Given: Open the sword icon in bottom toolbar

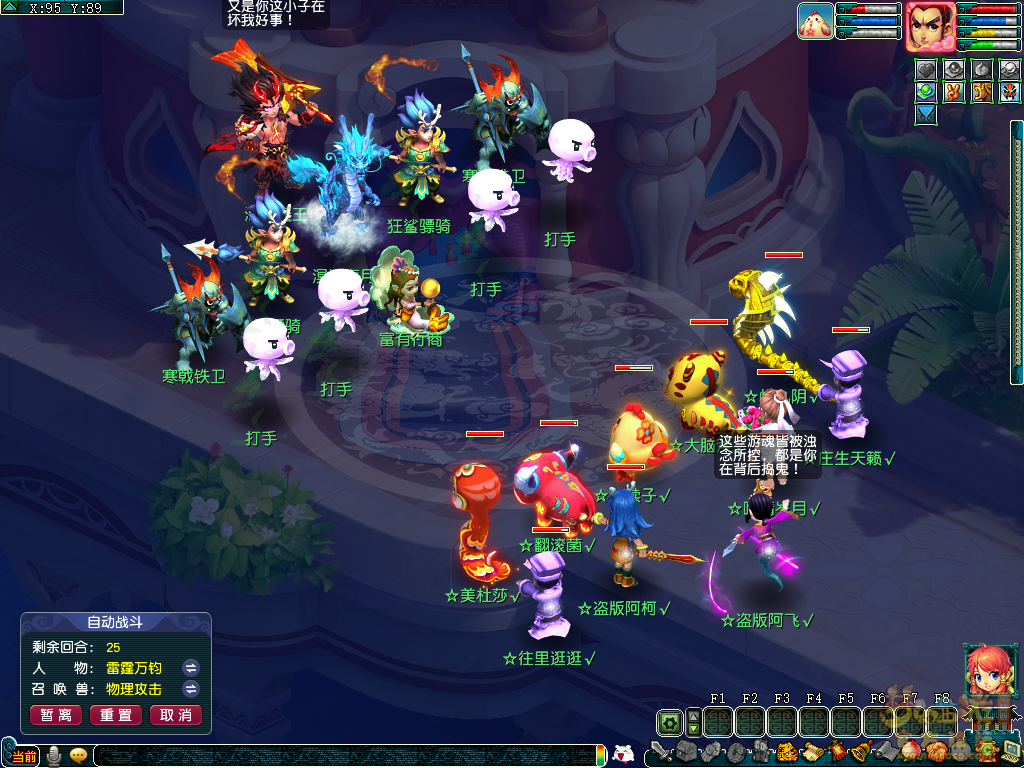Looking at the screenshot, I should coord(662,751).
